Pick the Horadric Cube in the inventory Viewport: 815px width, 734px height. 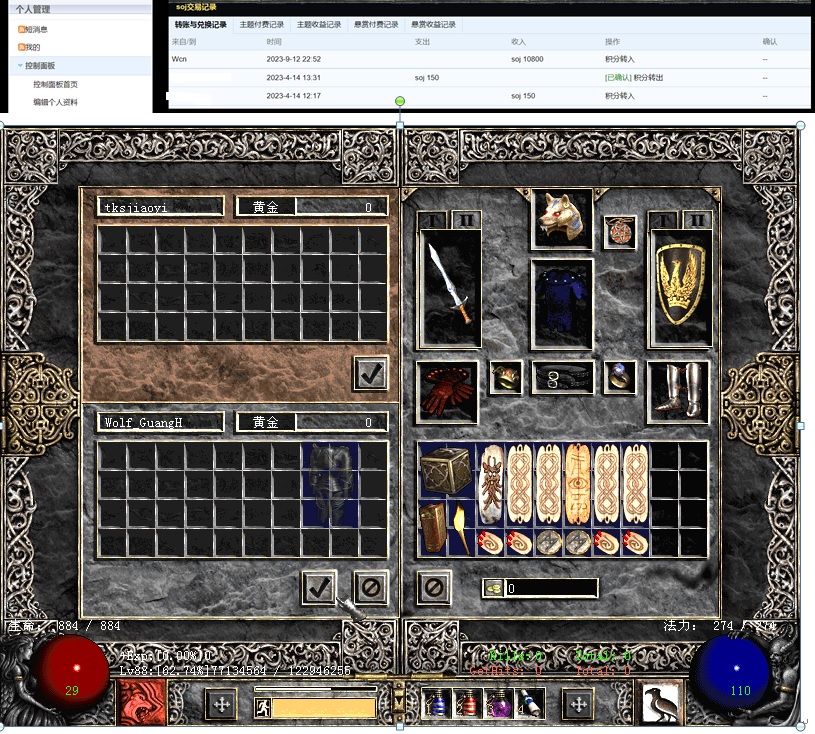coord(446,471)
